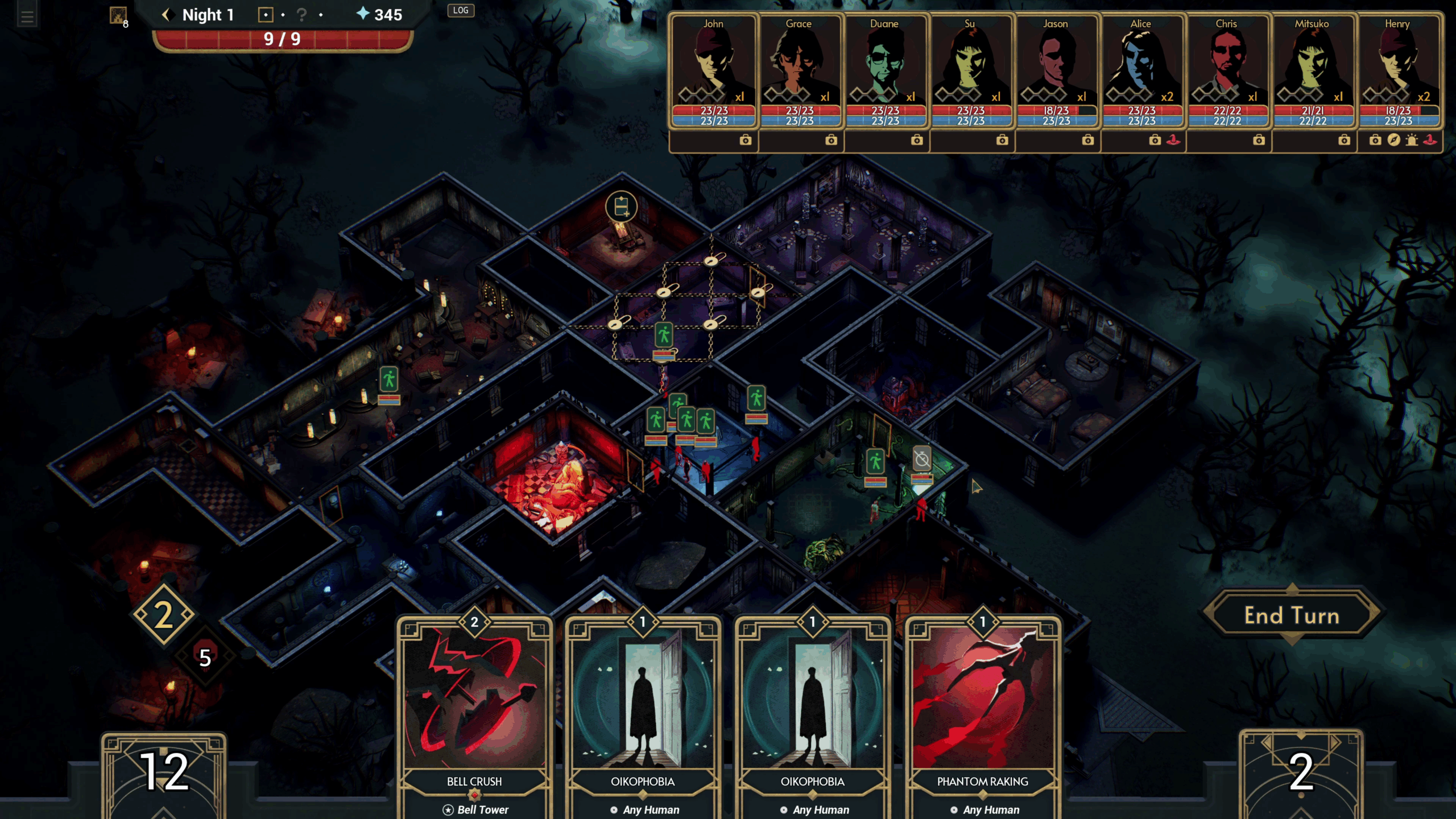Select Mitsuko's portrait card
The height and width of the screenshot is (819, 1456).
tap(1312, 63)
